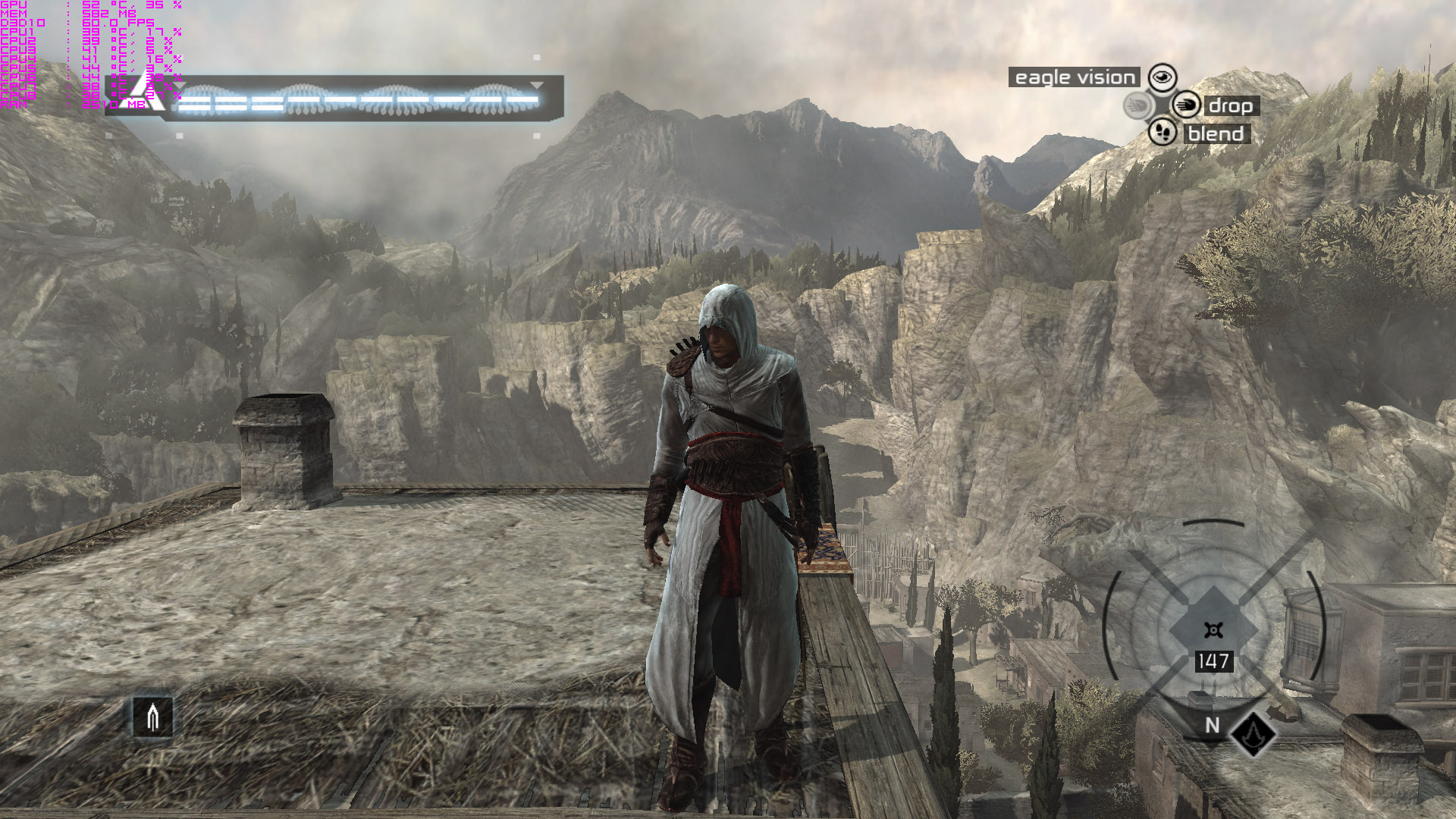The width and height of the screenshot is (1456, 819).
Task: Click the Assassin insignia marker on compass
Action: [x=1253, y=733]
